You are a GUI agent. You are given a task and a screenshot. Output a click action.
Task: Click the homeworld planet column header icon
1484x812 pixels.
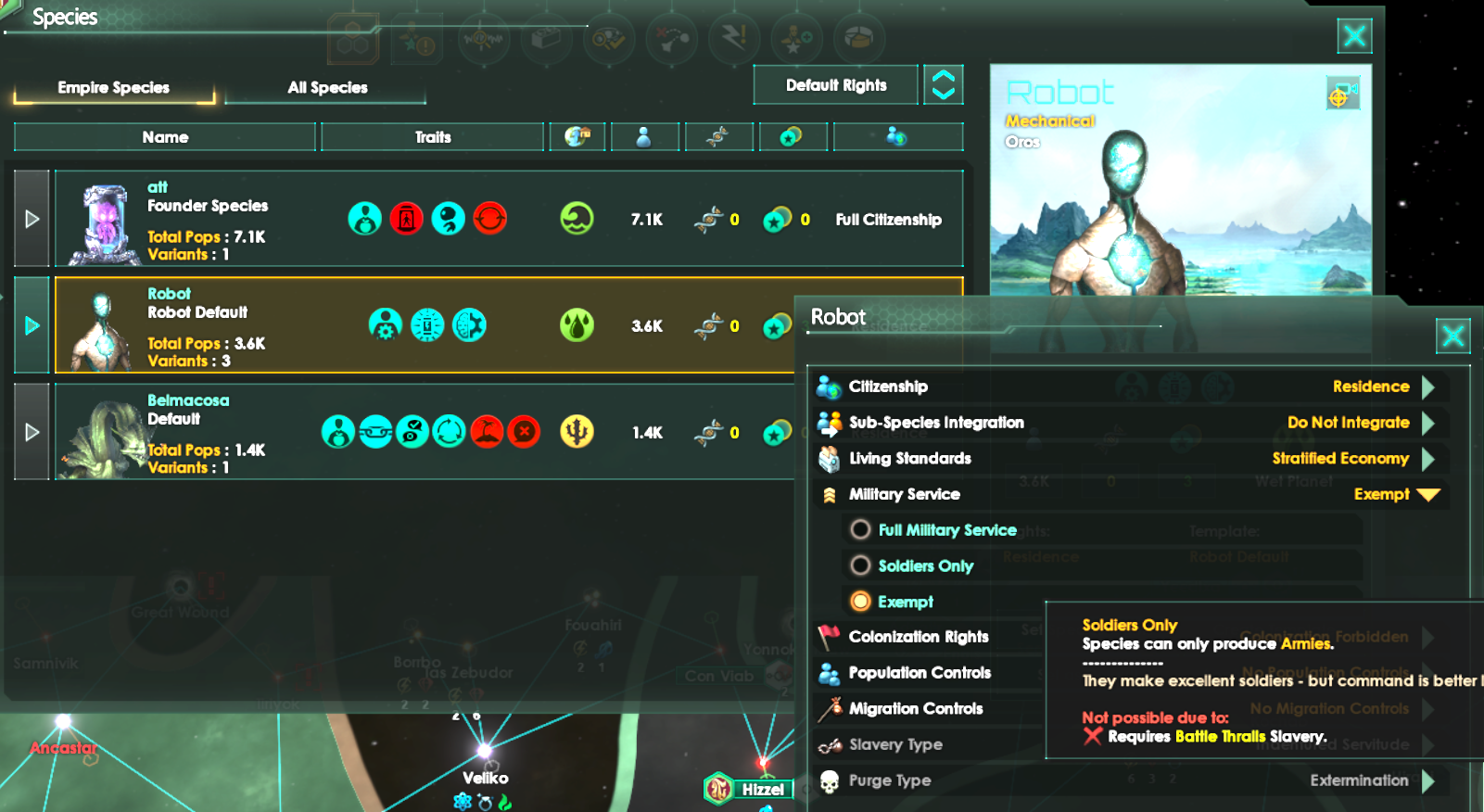click(577, 136)
